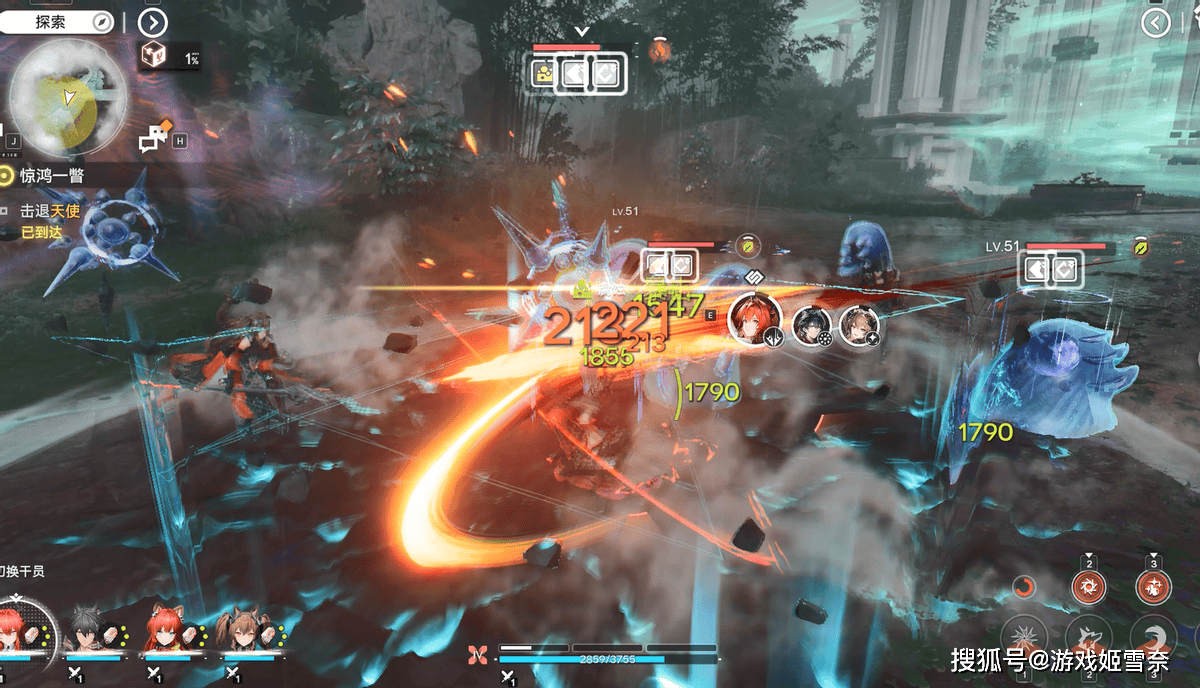Viewport: 1200px width, 688px height.
Task: Trigger the dark-haired character combo prompt
Action: pos(812,326)
